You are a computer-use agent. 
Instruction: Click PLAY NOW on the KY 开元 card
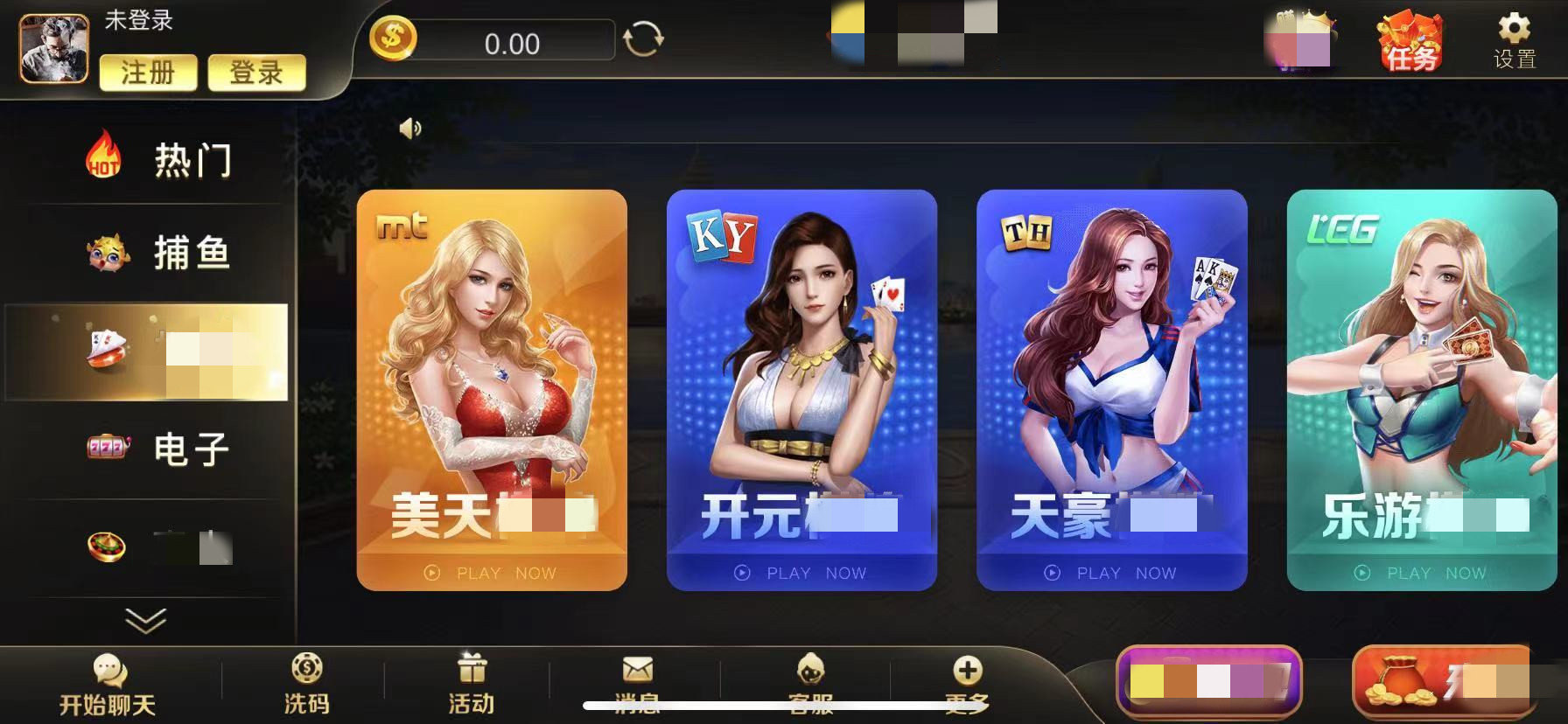point(801,574)
